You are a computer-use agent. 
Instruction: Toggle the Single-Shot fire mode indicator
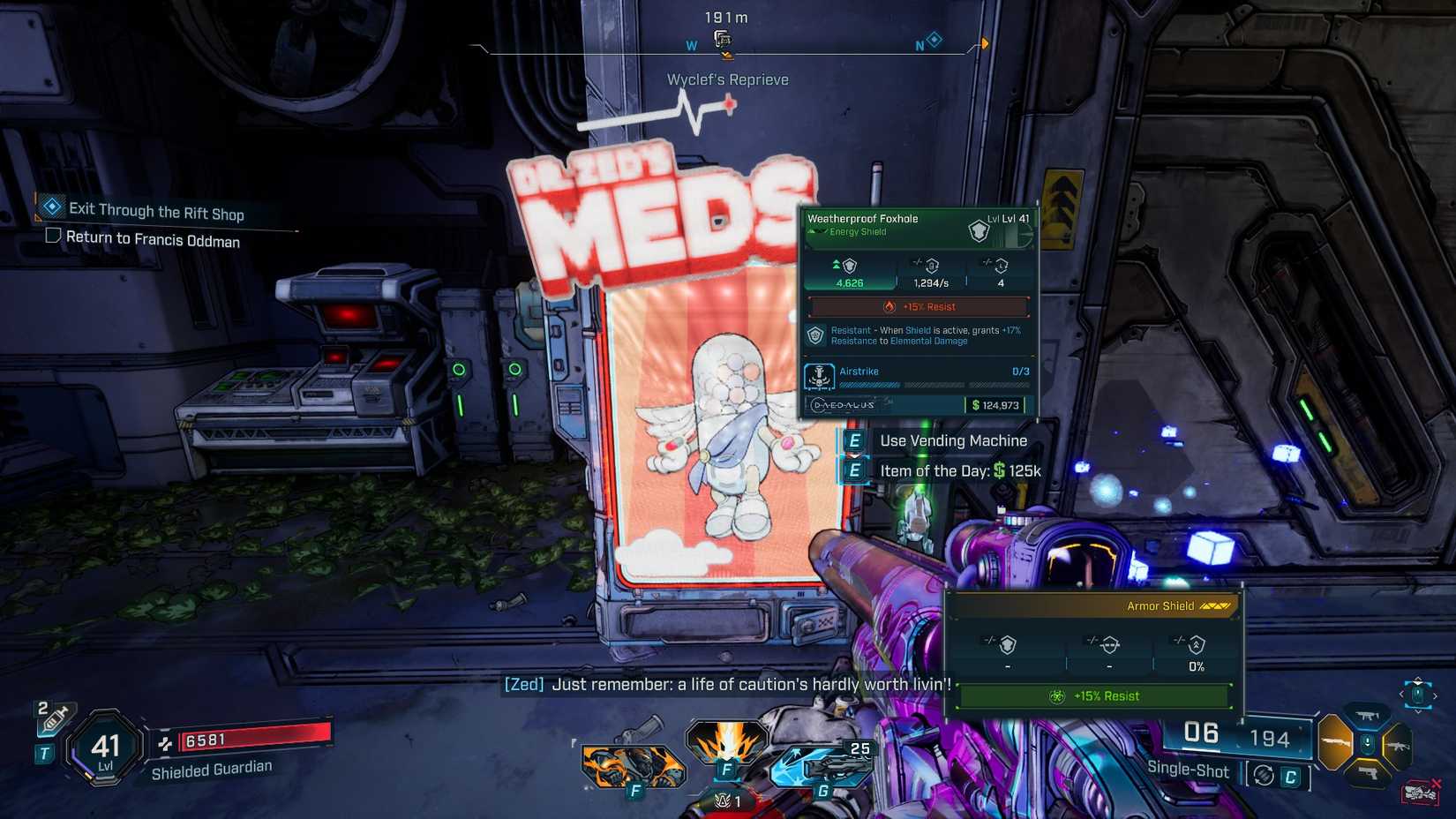click(x=1189, y=770)
